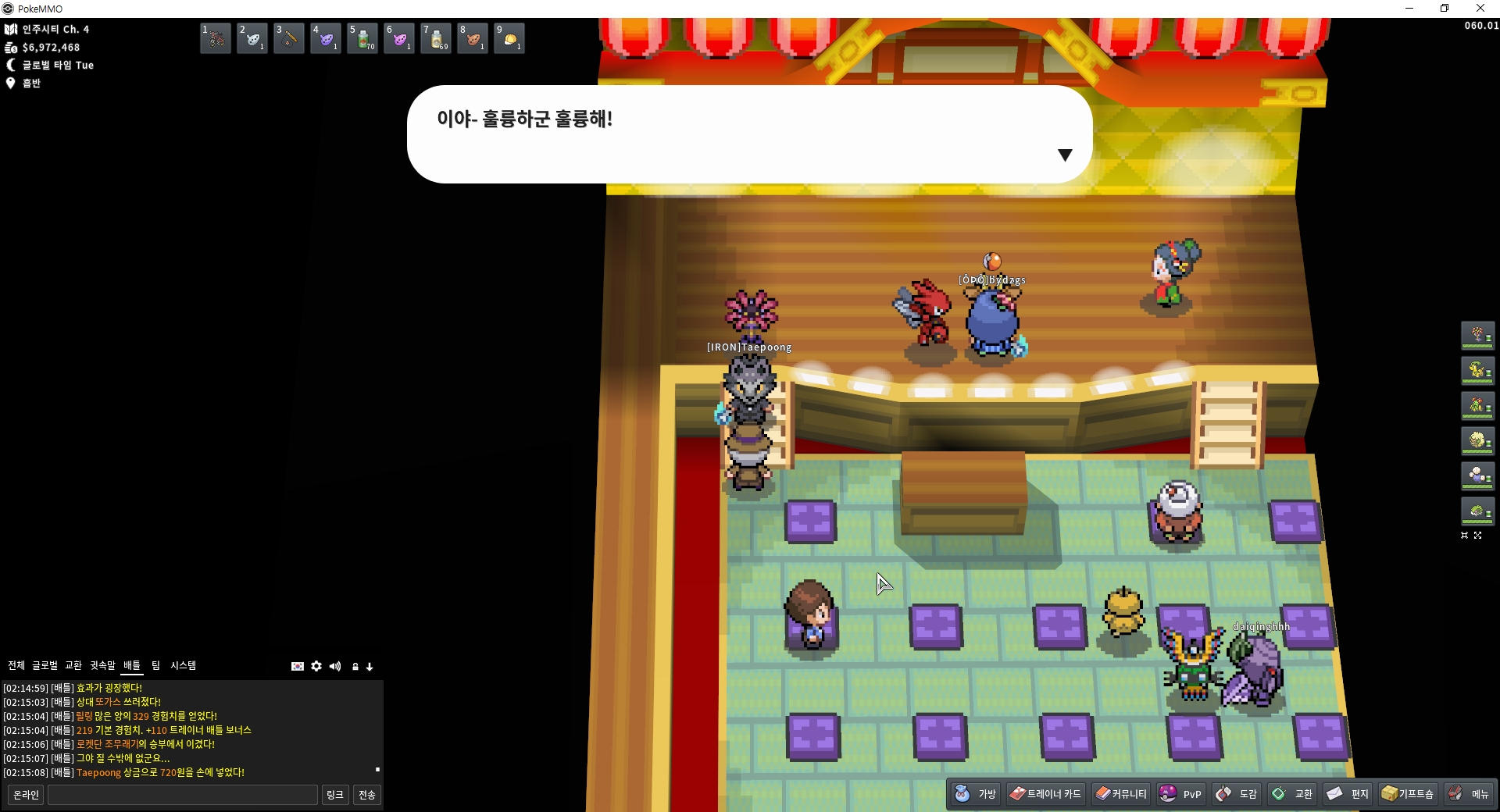Open the 교환 trade button in bottom bar
The height and width of the screenshot is (812, 1500).
(x=1292, y=793)
